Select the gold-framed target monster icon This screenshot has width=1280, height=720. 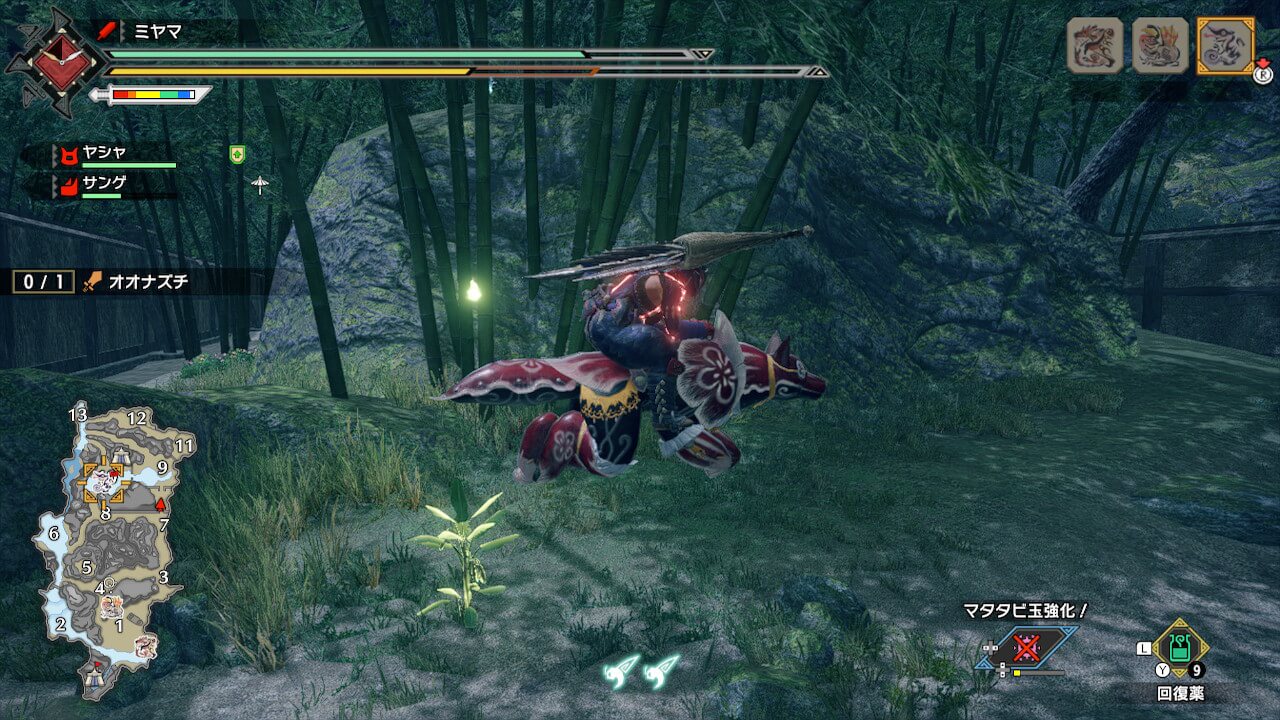1225,46
